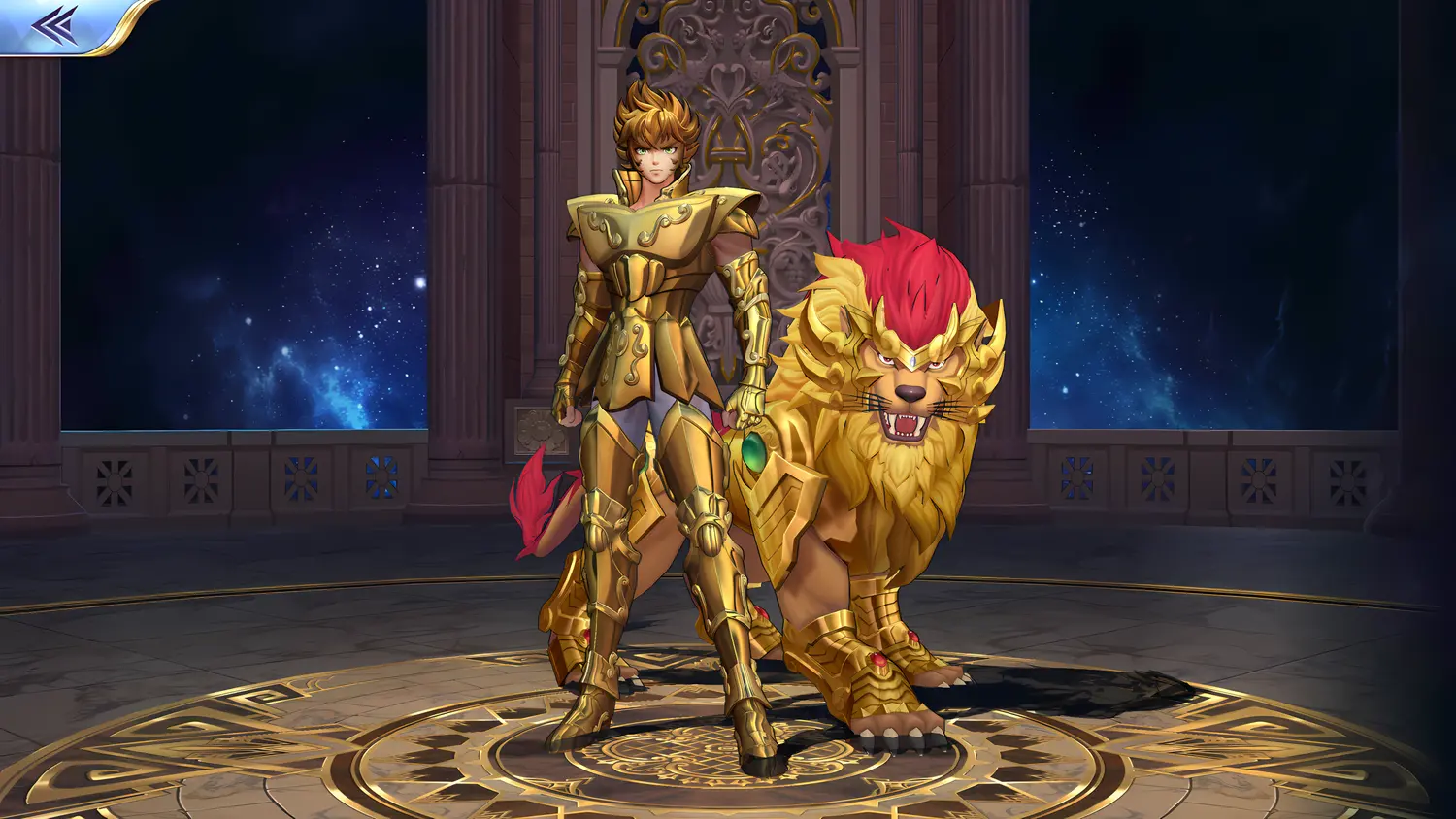Tap the shadow beneath the lion
This screenshot has height=819, width=1456.
coord(1068,689)
